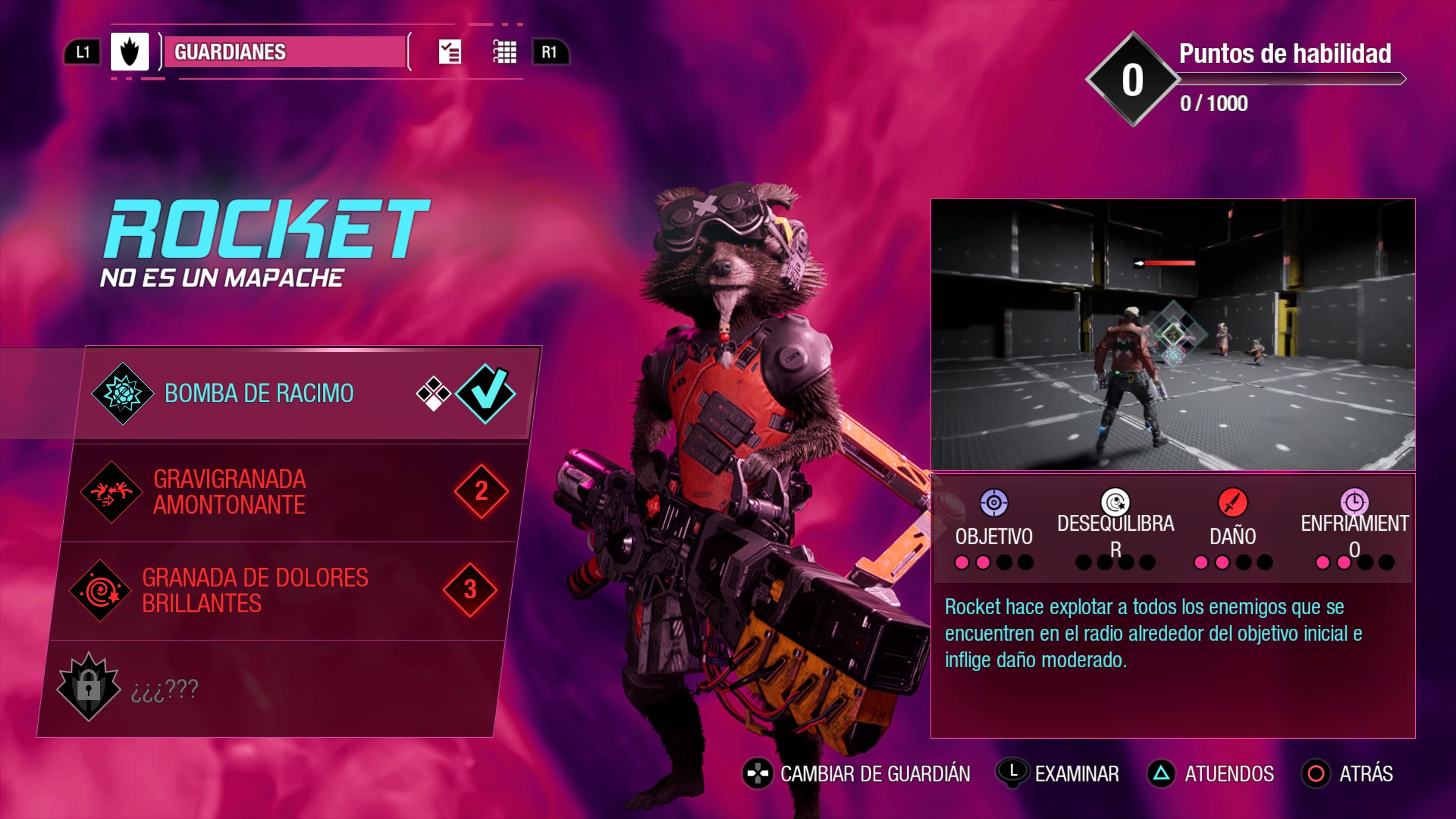The width and height of the screenshot is (1456, 819).
Task: Play the ability preview video thumbnail
Action: click(x=1173, y=334)
